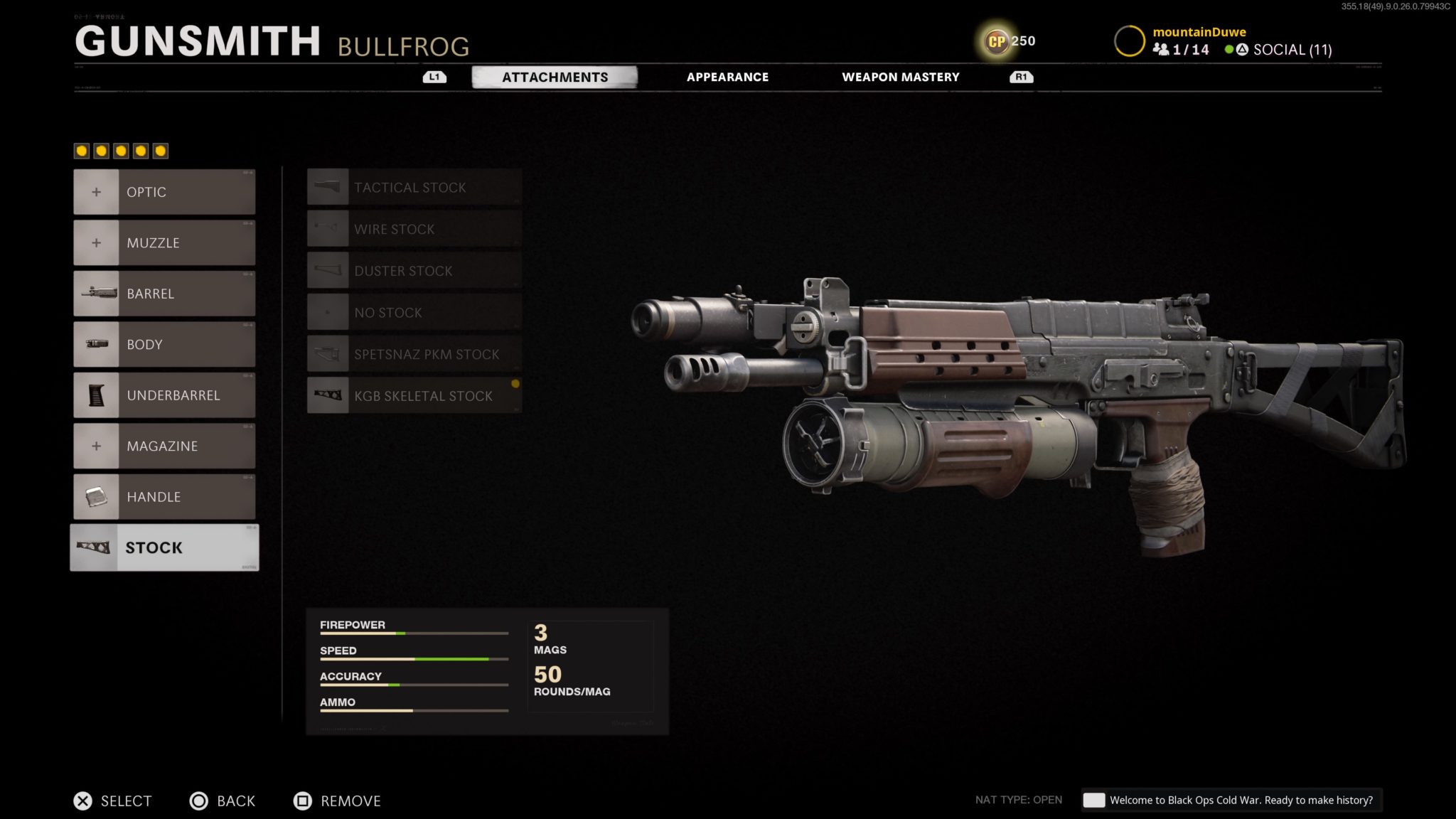This screenshot has width=1456, height=819.
Task: Click the KGB Skeletal Stock thumbnail icon
Action: (328, 395)
